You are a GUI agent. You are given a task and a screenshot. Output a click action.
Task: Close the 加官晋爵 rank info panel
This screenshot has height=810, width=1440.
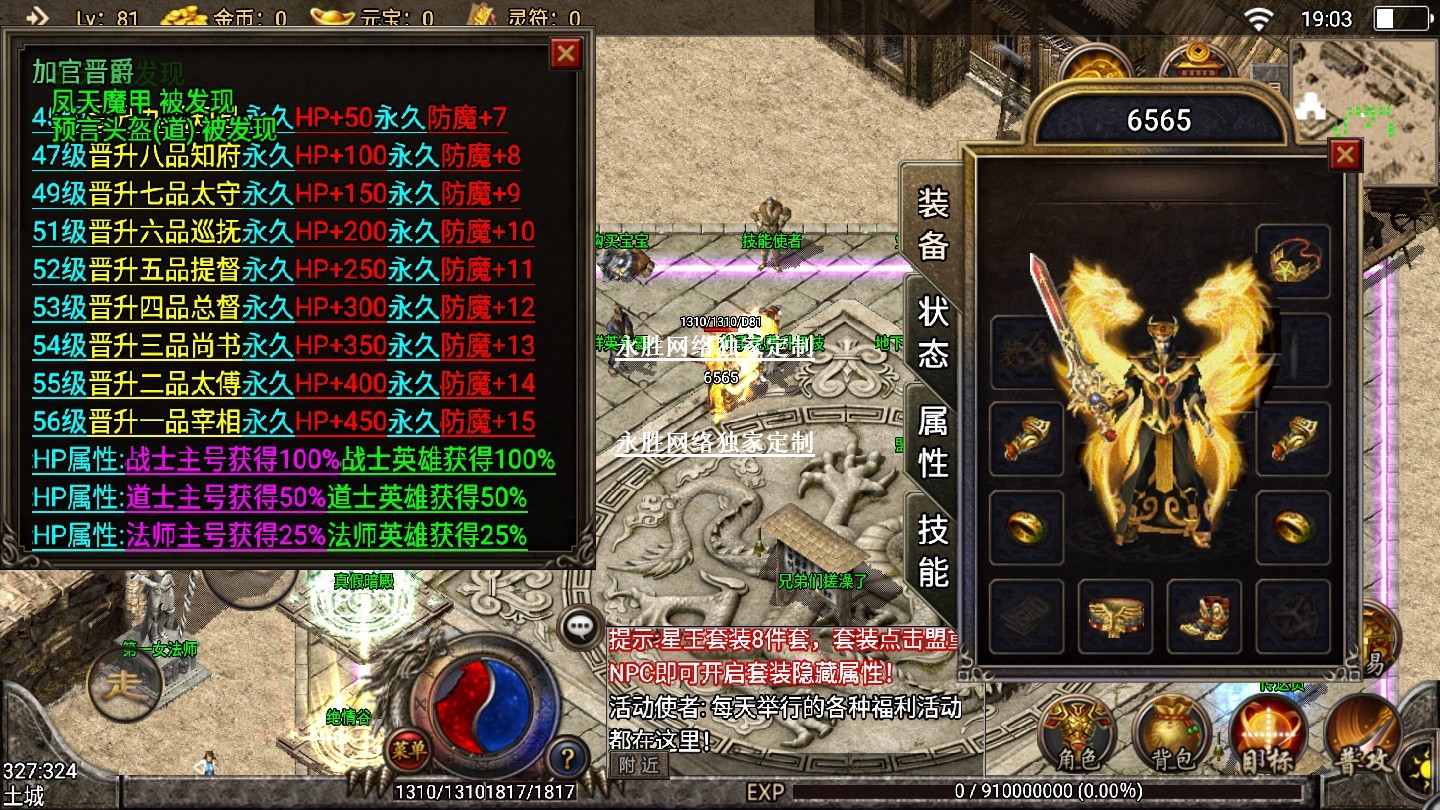[566, 53]
